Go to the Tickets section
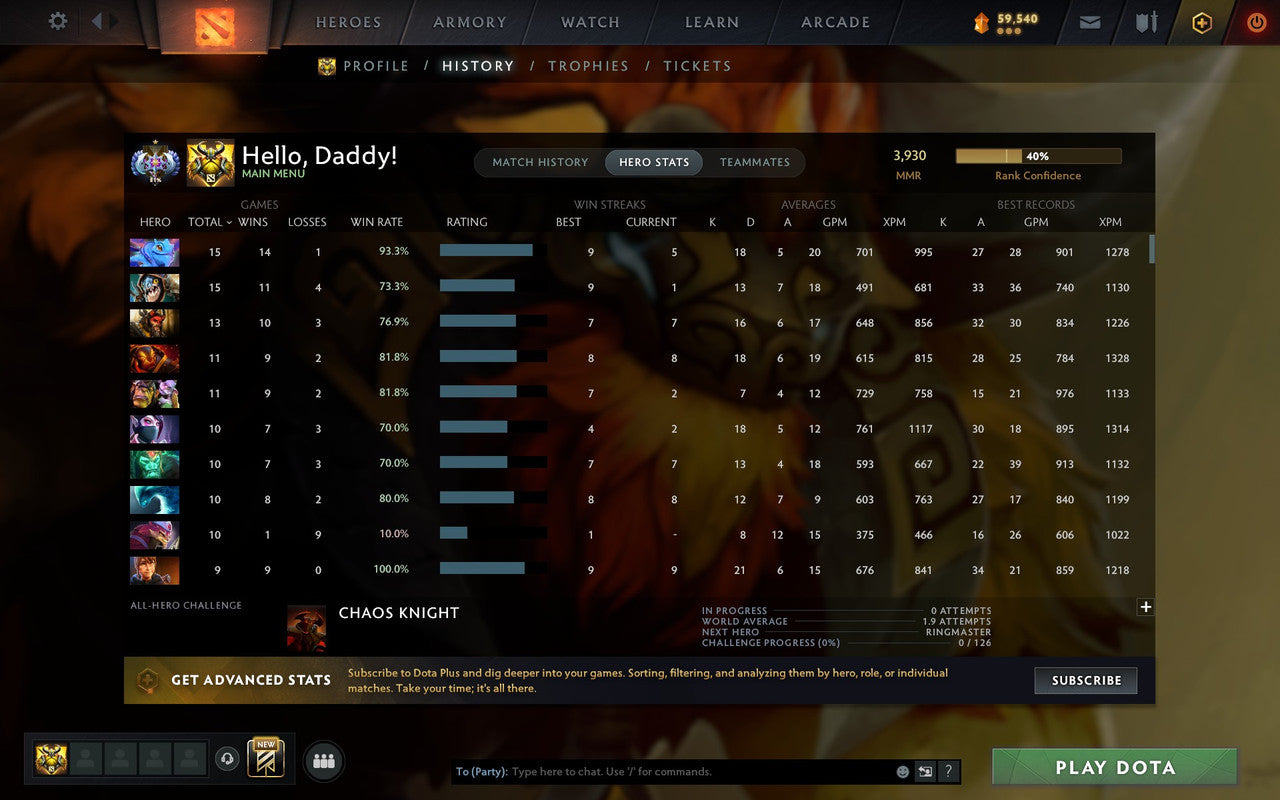The height and width of the screenshot is (800, 1280). coord(697,66)
